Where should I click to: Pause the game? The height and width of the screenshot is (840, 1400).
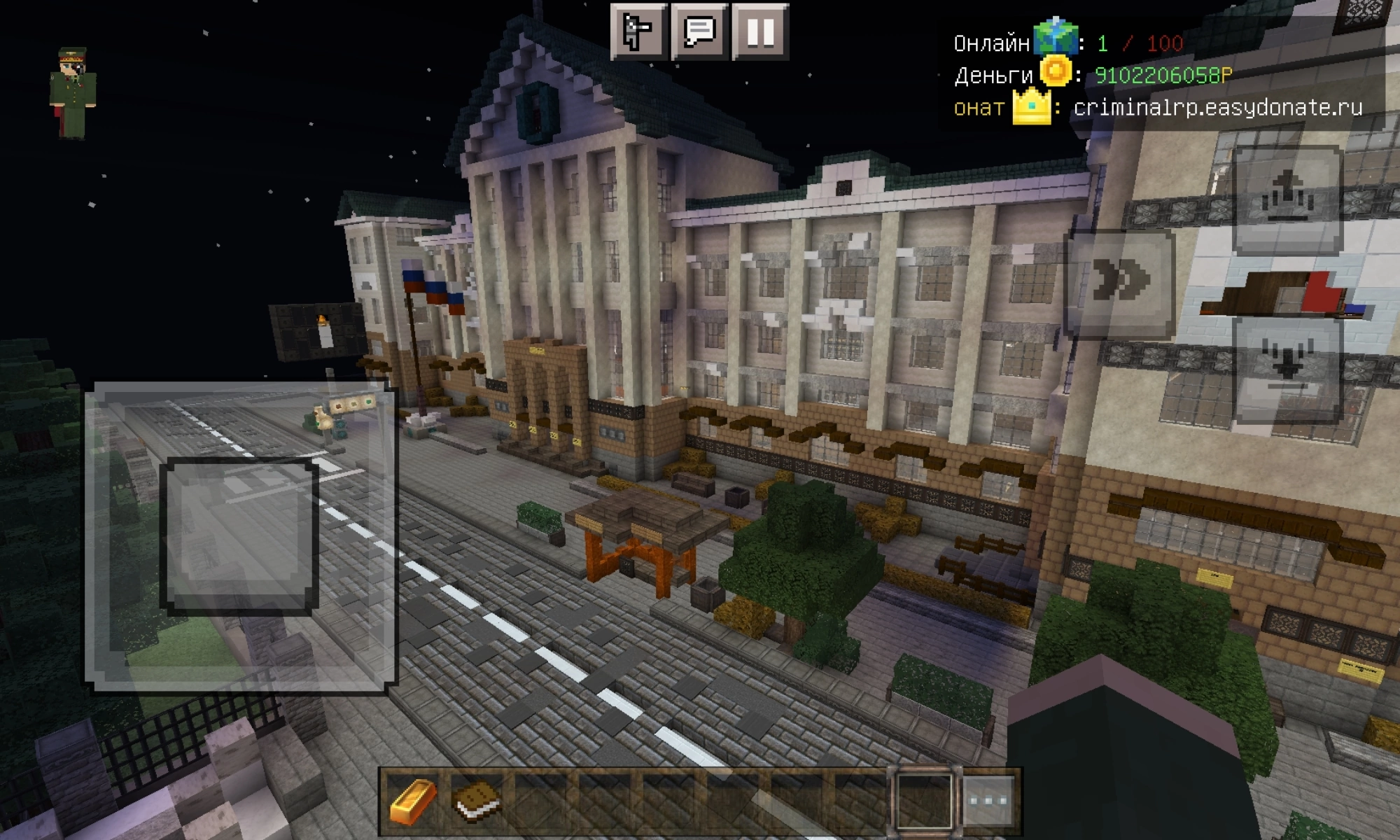tap(760, 31)
